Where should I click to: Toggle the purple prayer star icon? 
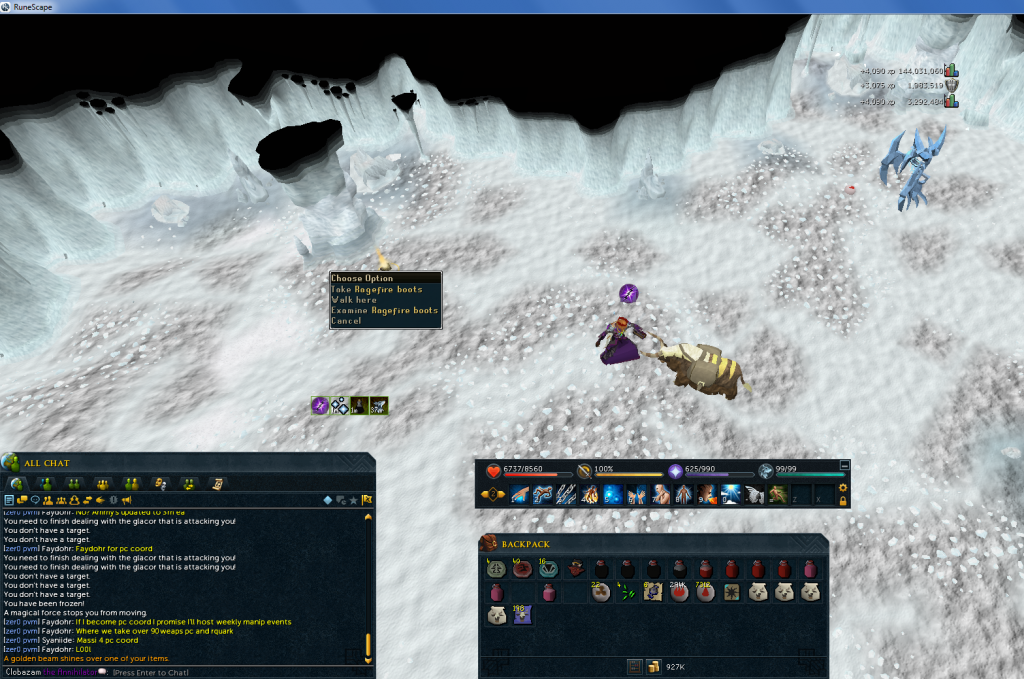point(675,471)
